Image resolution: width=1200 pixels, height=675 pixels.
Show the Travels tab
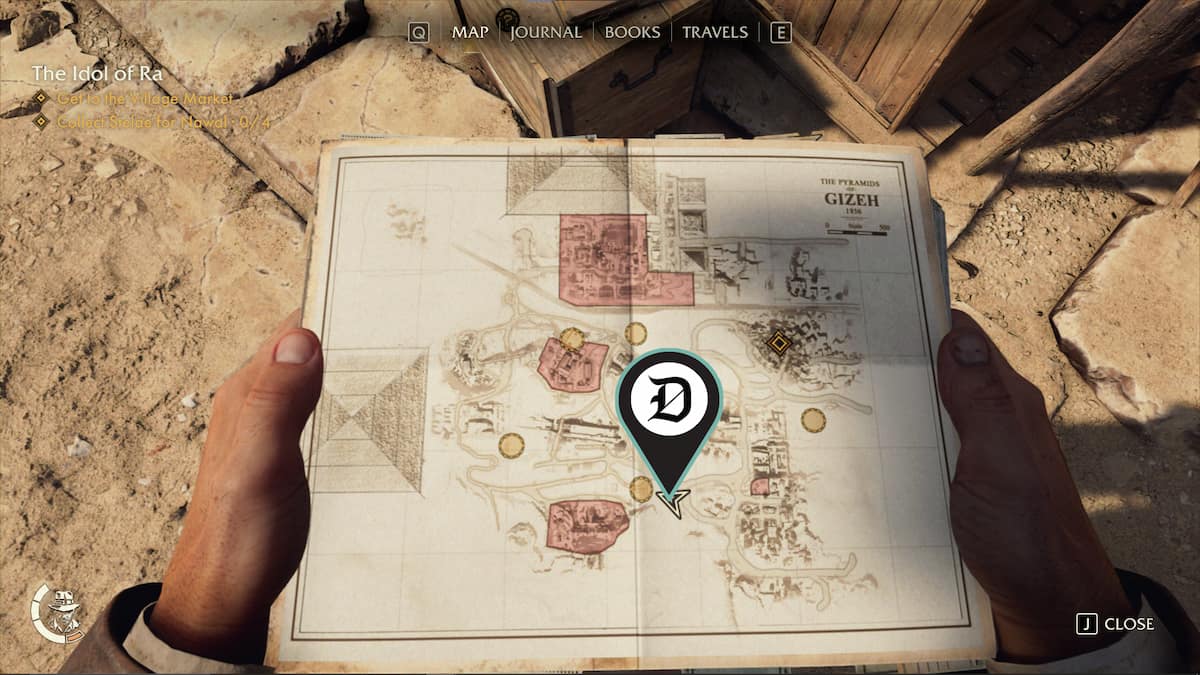pyautogui.click(x=714, y=32)
